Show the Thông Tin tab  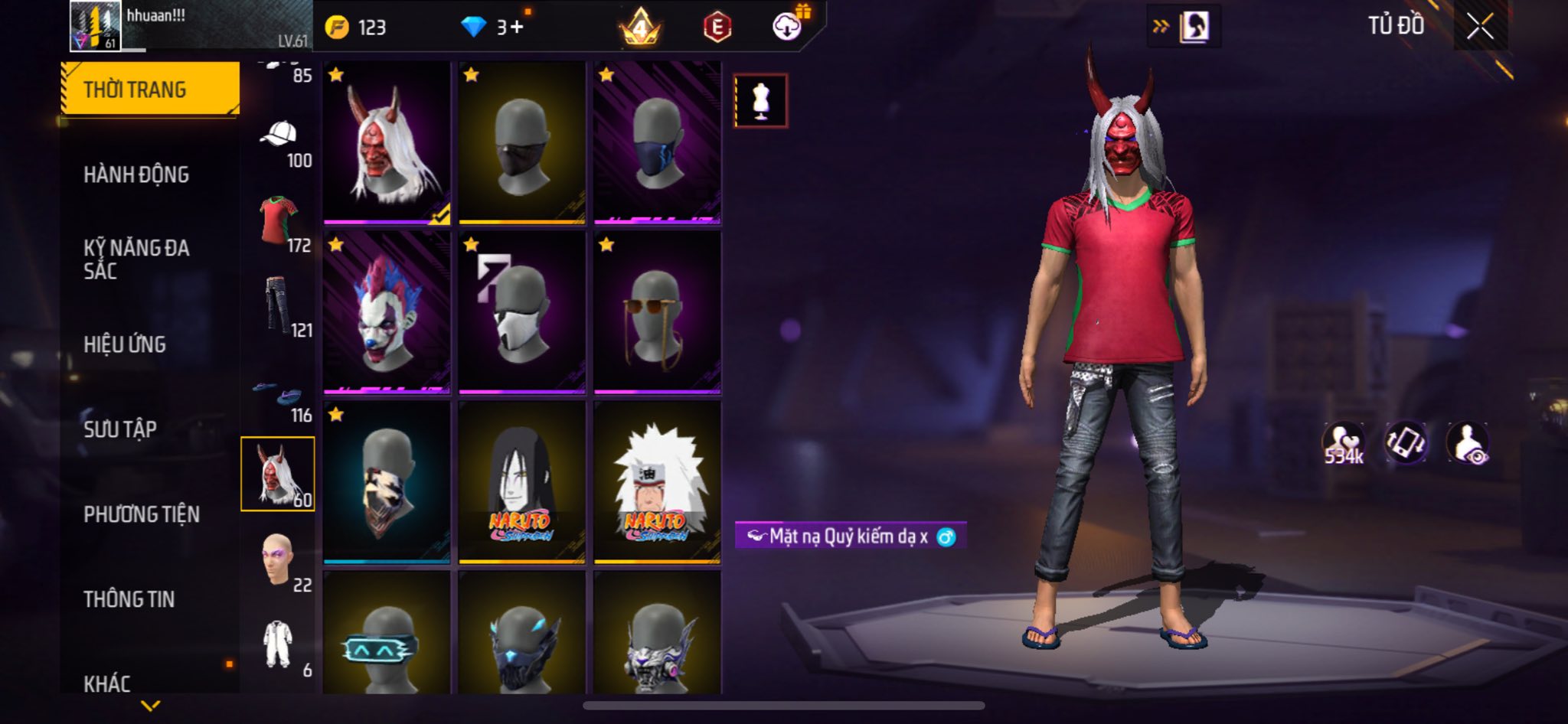[x=129, y=599]
